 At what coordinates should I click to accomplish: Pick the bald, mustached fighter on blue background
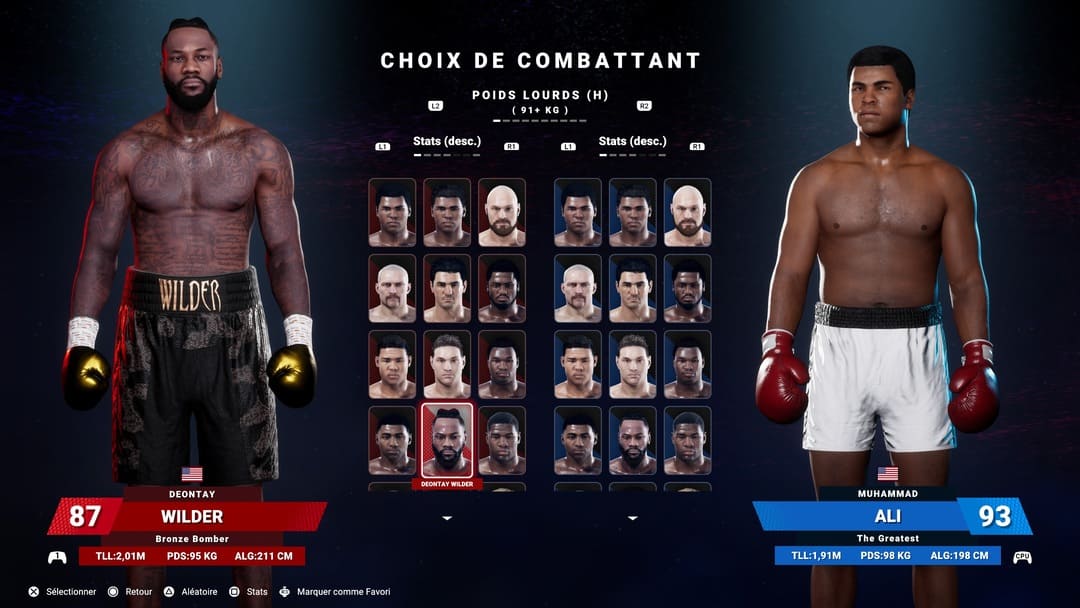coord(578,288)
